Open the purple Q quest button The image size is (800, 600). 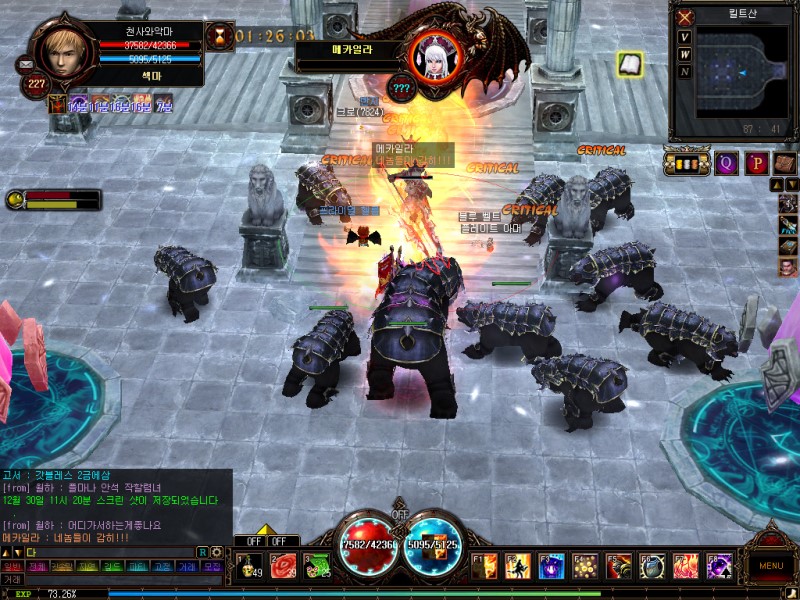coord(727,163)
